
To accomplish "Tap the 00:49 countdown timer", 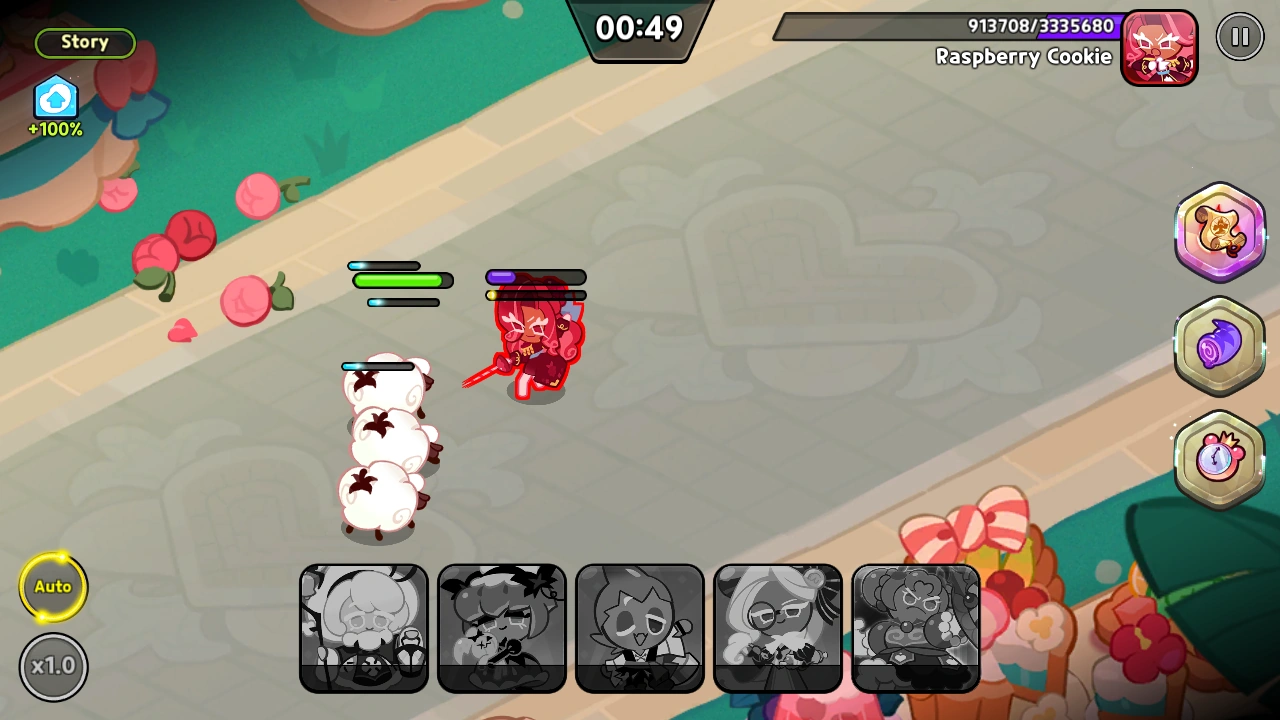I will click(x=640, y=29).
